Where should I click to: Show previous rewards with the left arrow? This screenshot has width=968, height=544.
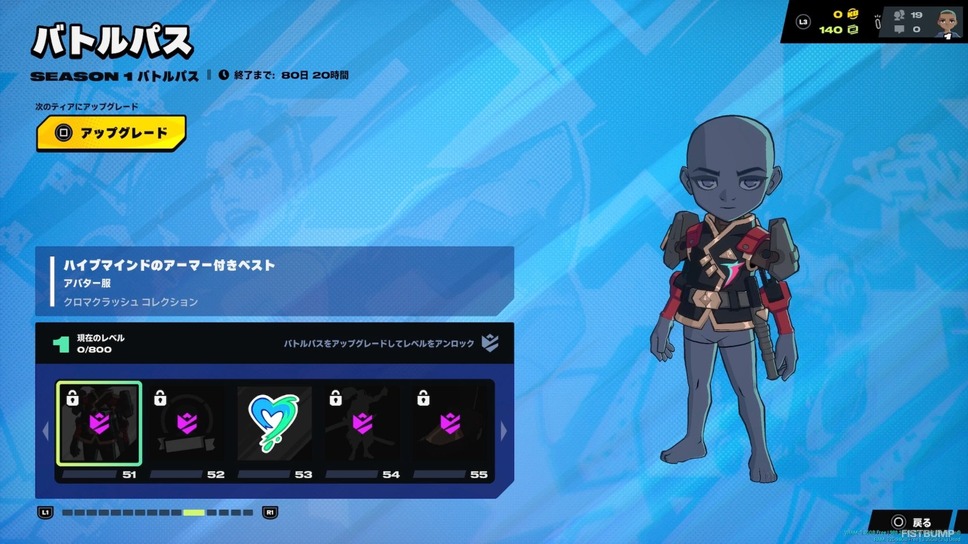45,431
